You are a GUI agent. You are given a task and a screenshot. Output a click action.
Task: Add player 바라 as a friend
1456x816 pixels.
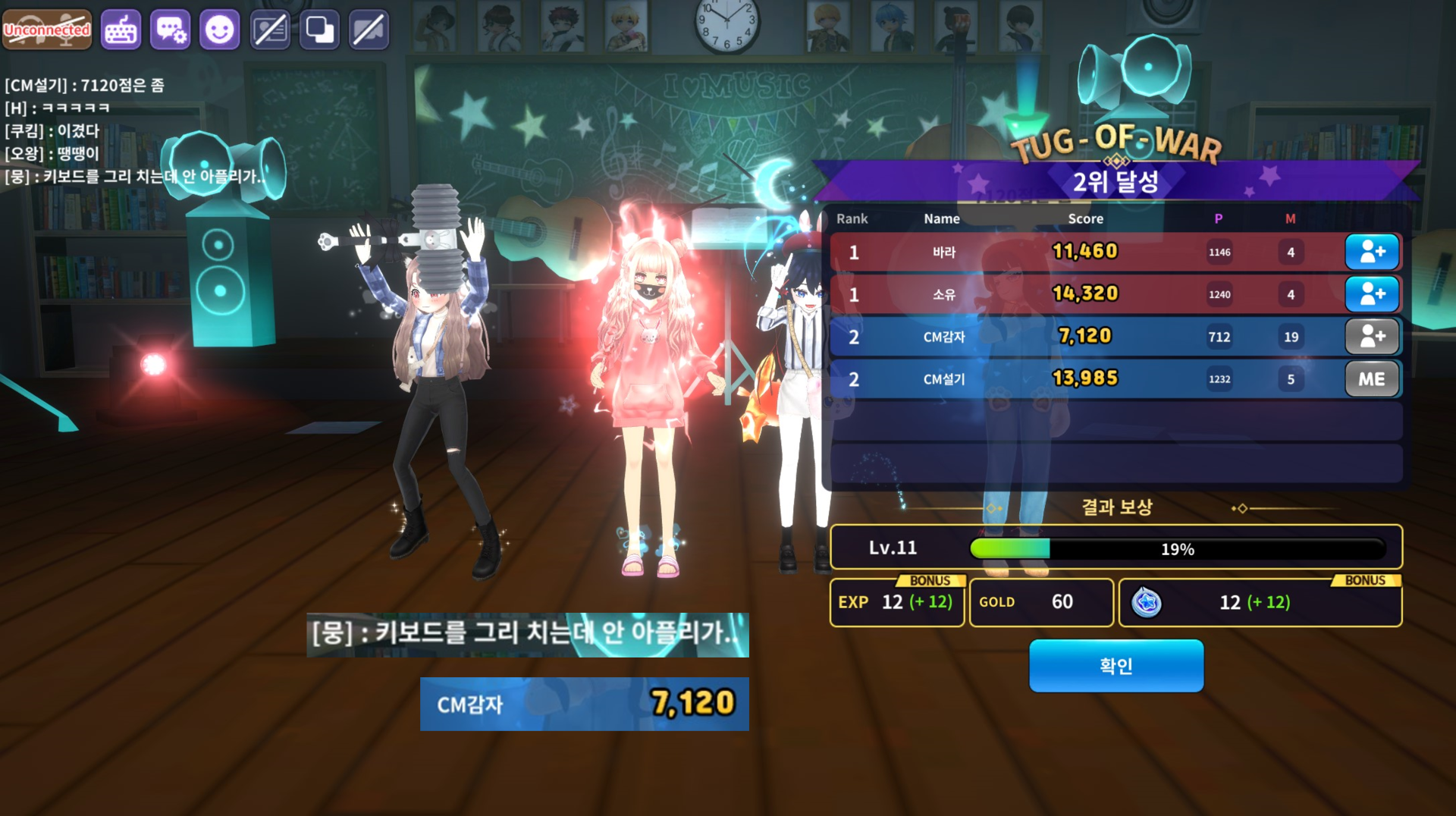coord(1371,252)
